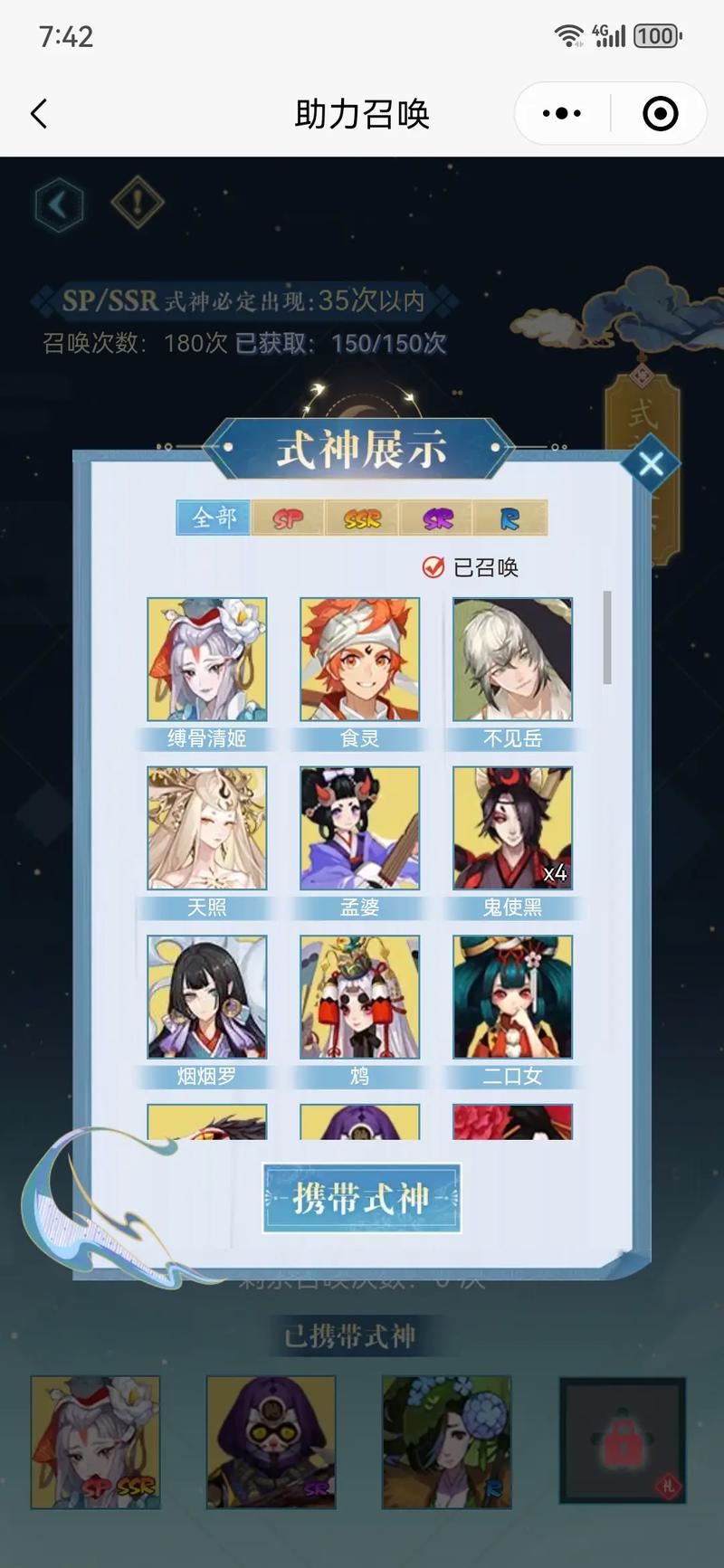Viewport: 724px width, 1568px height.
Task: Pick the 烟烟罗 shikigami portrait
Action: tap(207, 996)
